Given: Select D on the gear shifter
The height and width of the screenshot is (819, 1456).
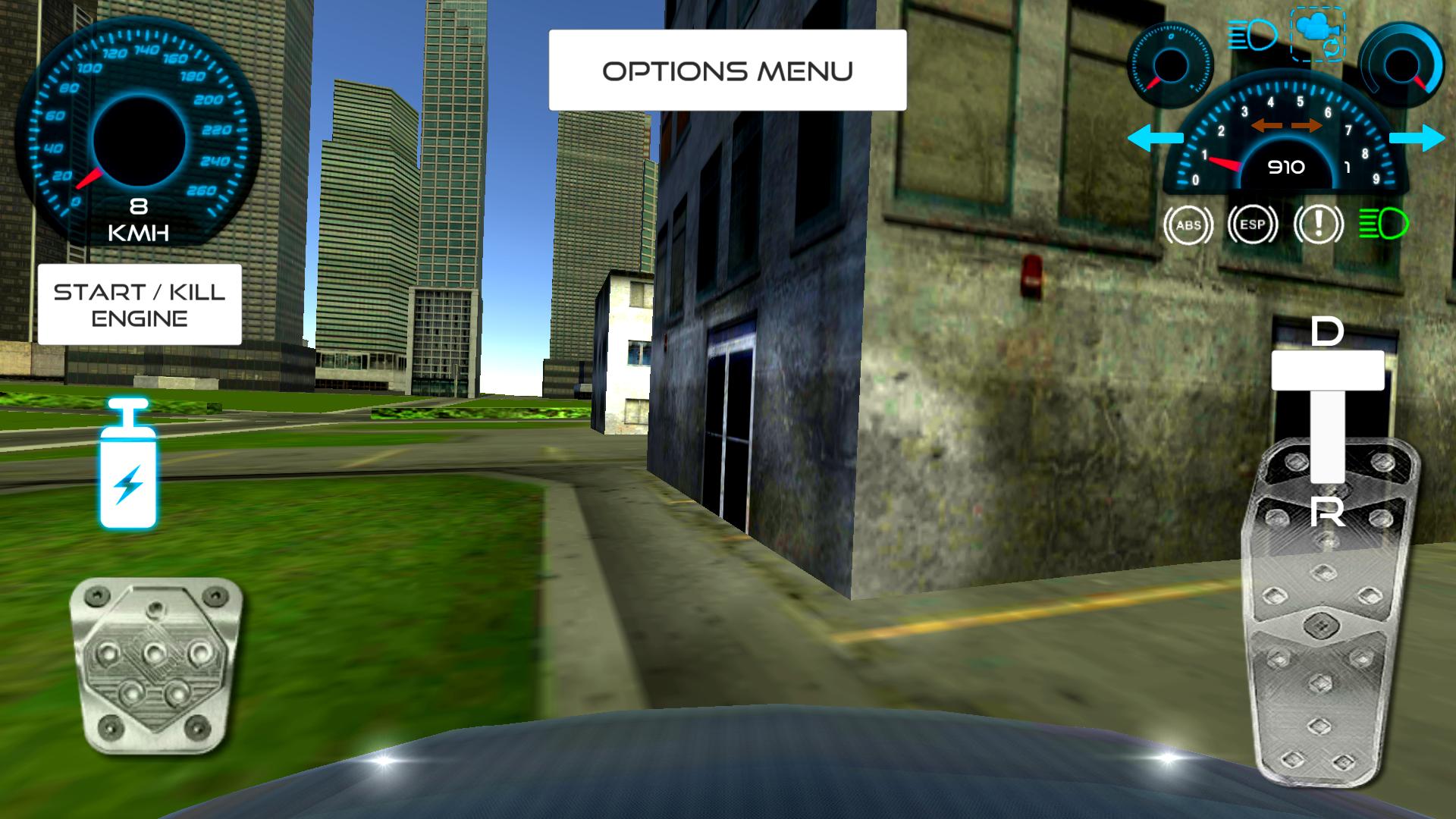Looking at the screenshot, I should (1327, 330).
